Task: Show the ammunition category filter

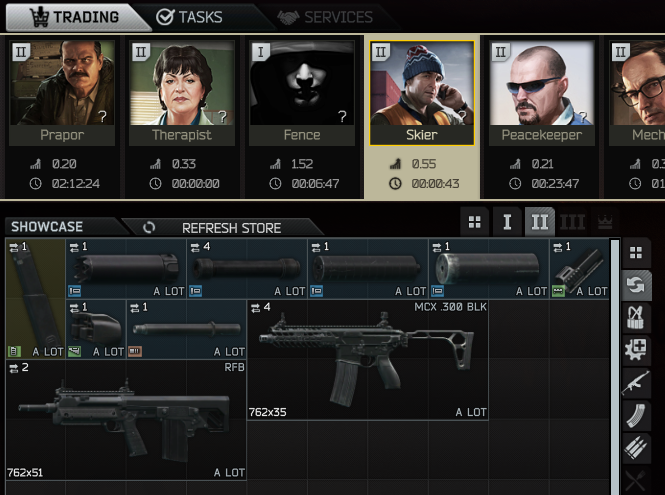Action: pos(635,447)
